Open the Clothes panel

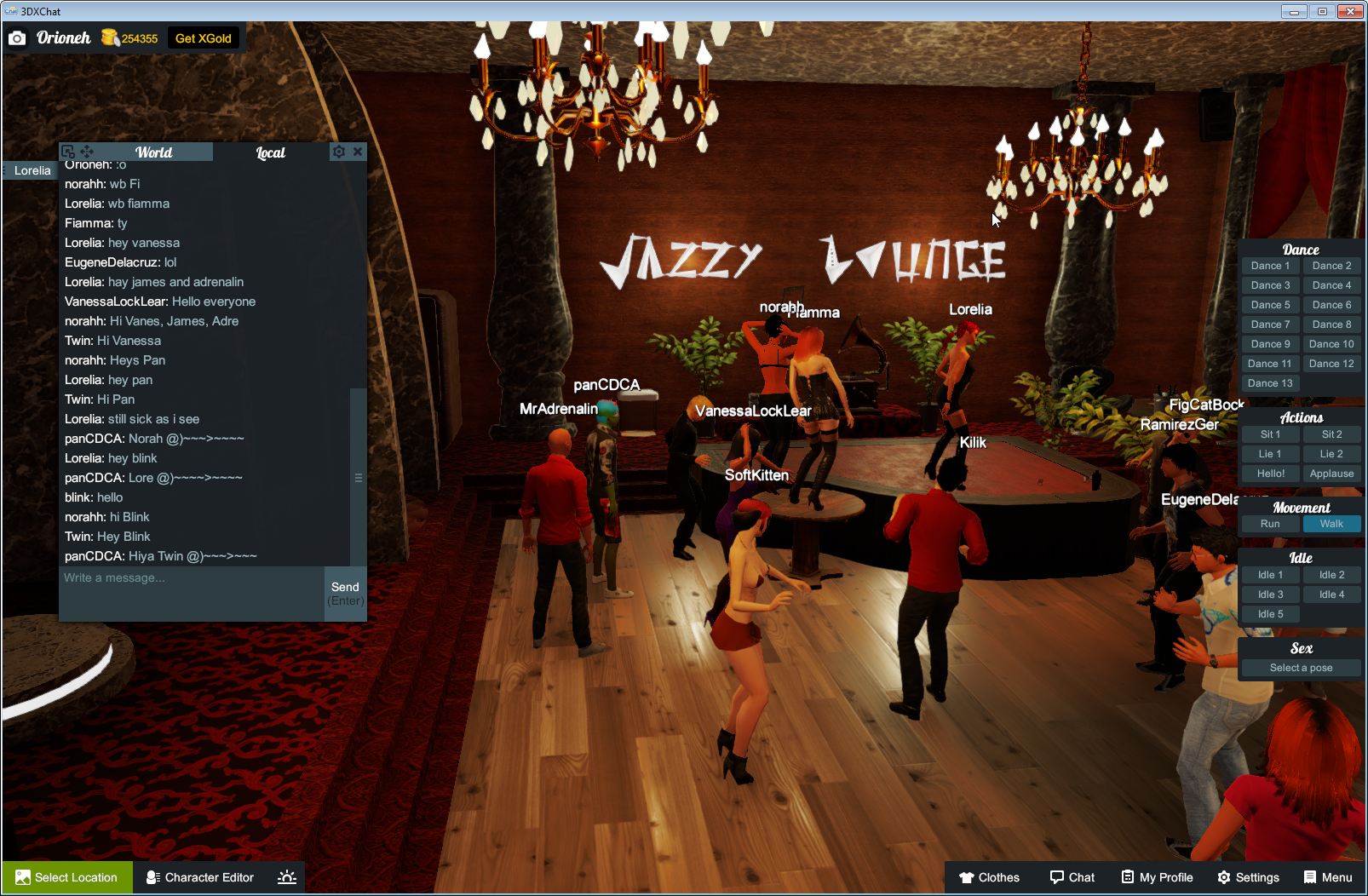991,877
